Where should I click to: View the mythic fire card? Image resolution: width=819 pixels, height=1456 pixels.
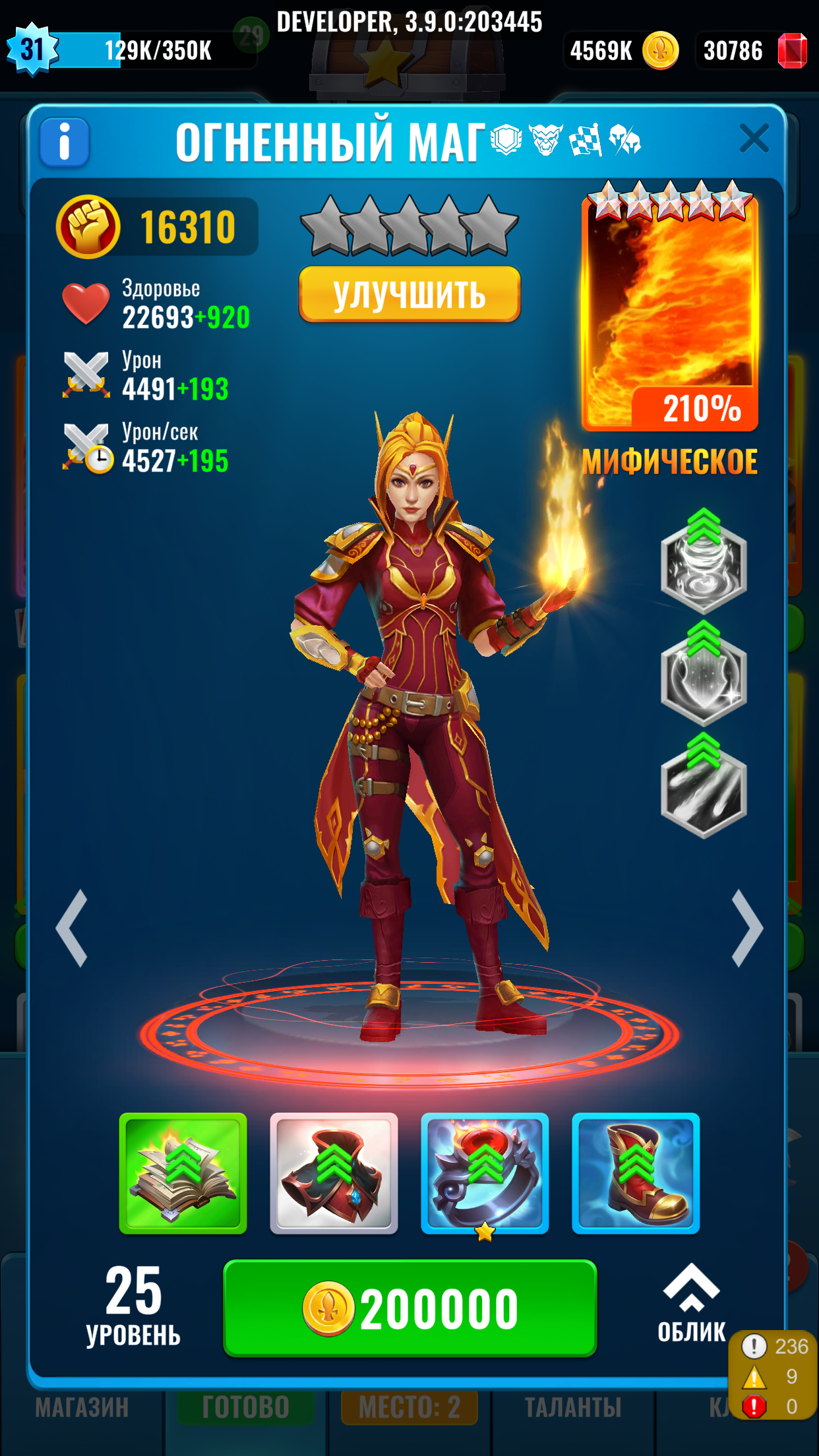[x=670, y=310]
